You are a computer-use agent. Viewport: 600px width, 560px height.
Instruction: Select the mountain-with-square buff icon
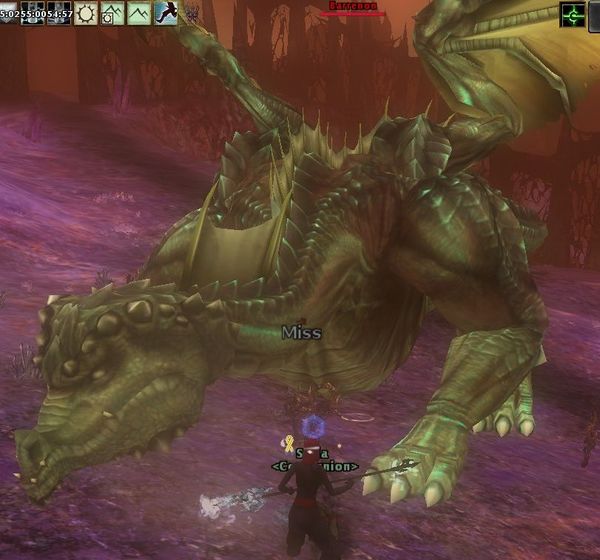[112, 14]
